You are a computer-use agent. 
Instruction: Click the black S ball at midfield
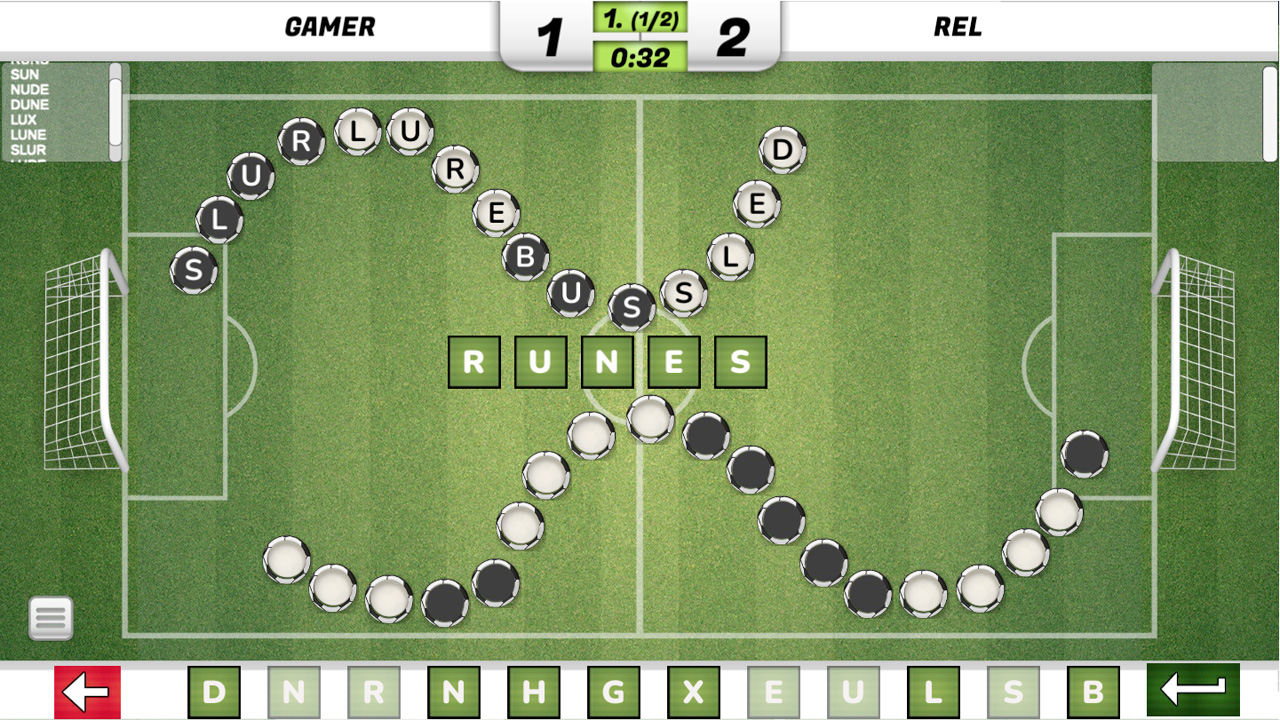(x=632, y=309)
